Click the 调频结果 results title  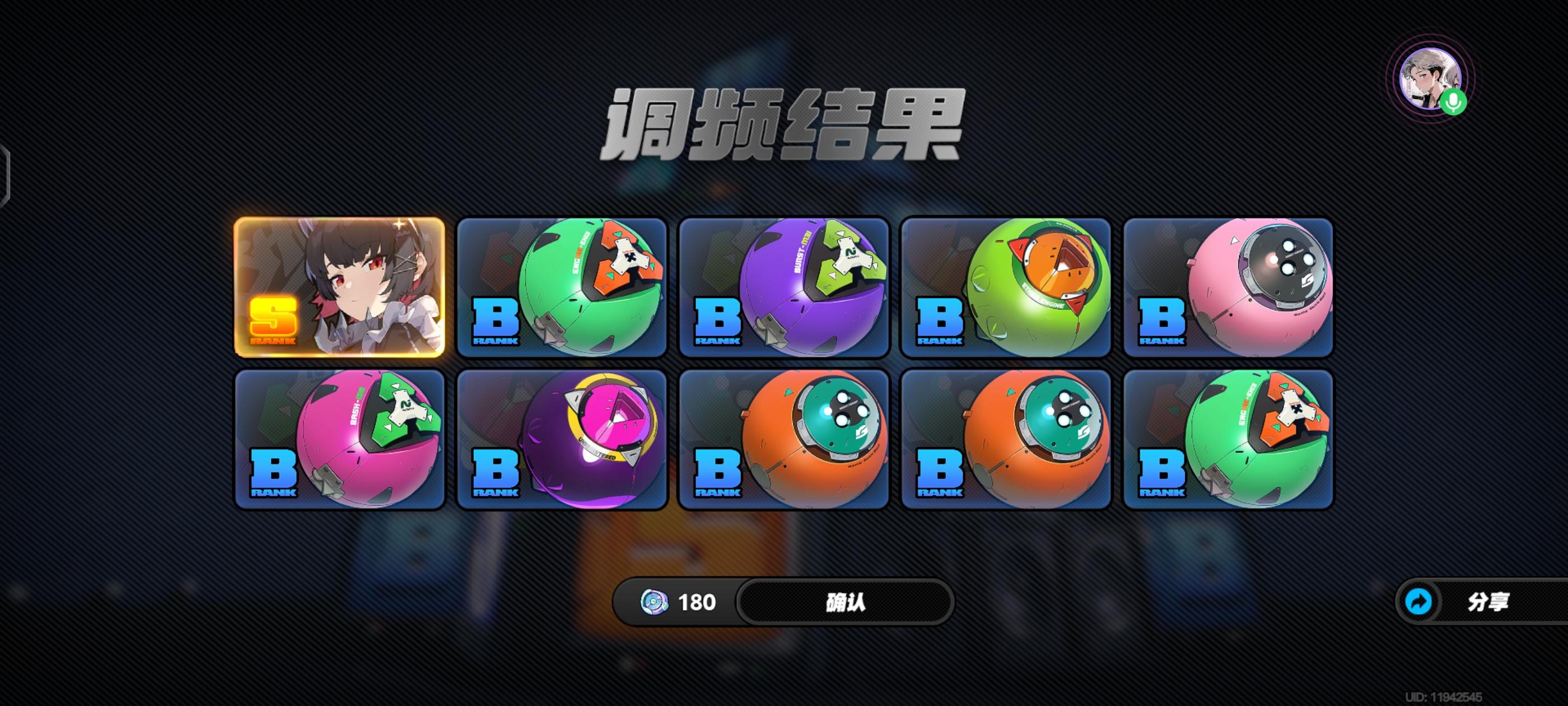pyautogui.click(x=784, y=125)
